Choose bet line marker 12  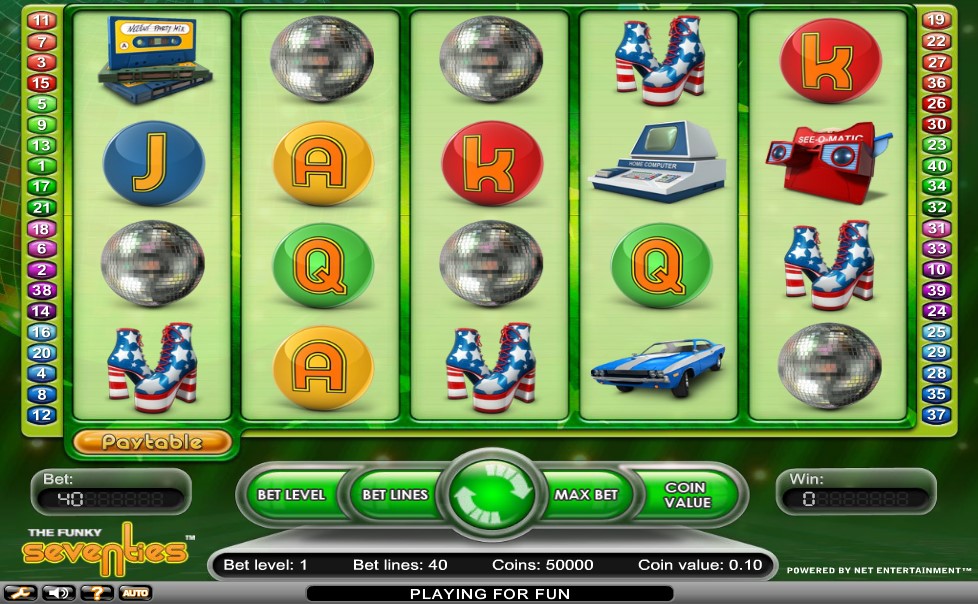tap(42, 415)
